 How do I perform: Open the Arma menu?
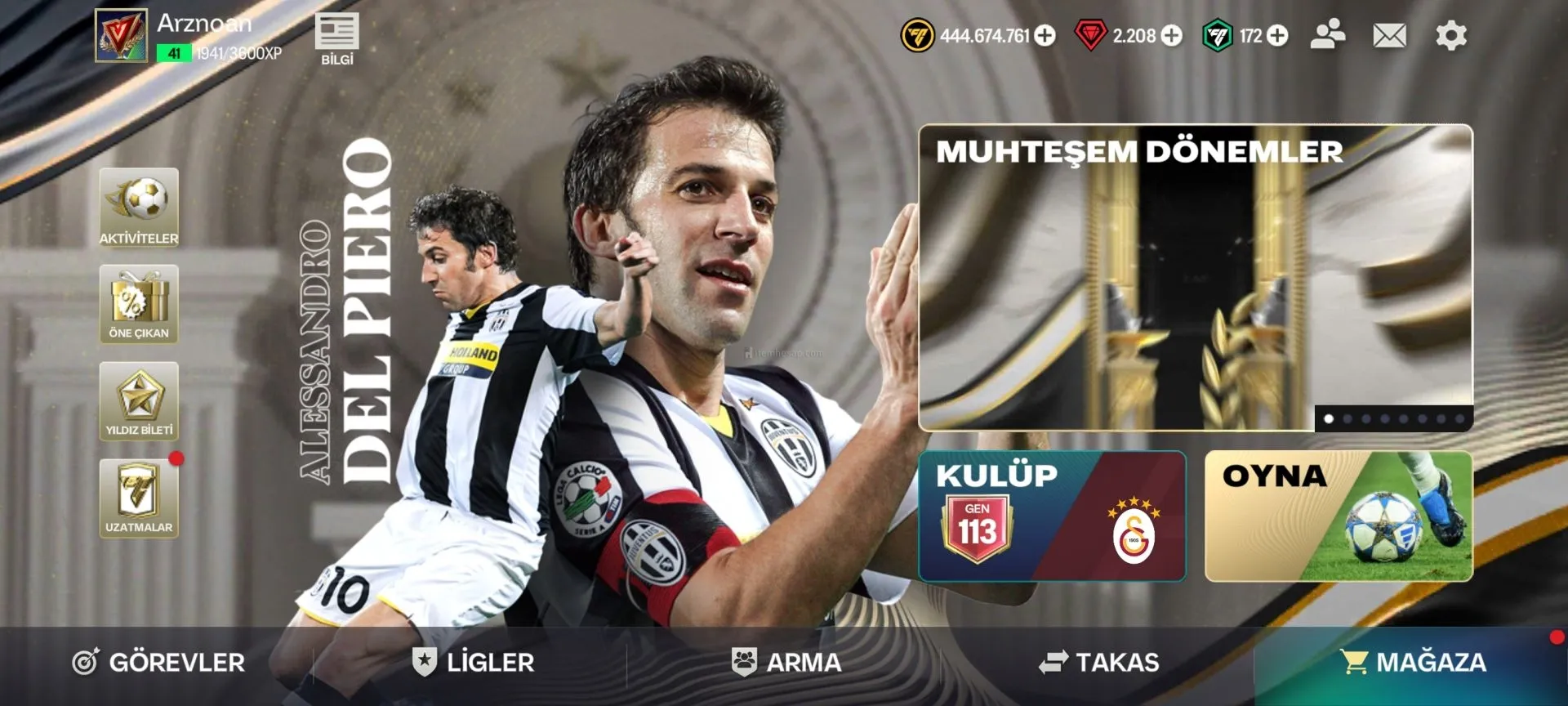point(786,662)
